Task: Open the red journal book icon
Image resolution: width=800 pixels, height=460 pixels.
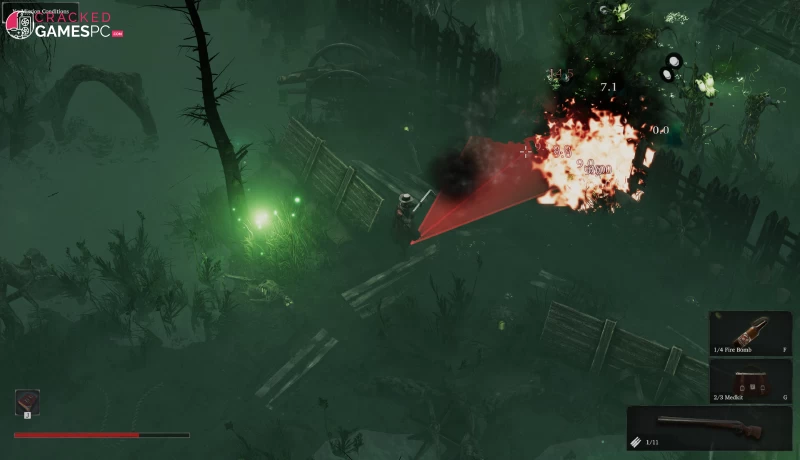Action: (x=27, y=402)
